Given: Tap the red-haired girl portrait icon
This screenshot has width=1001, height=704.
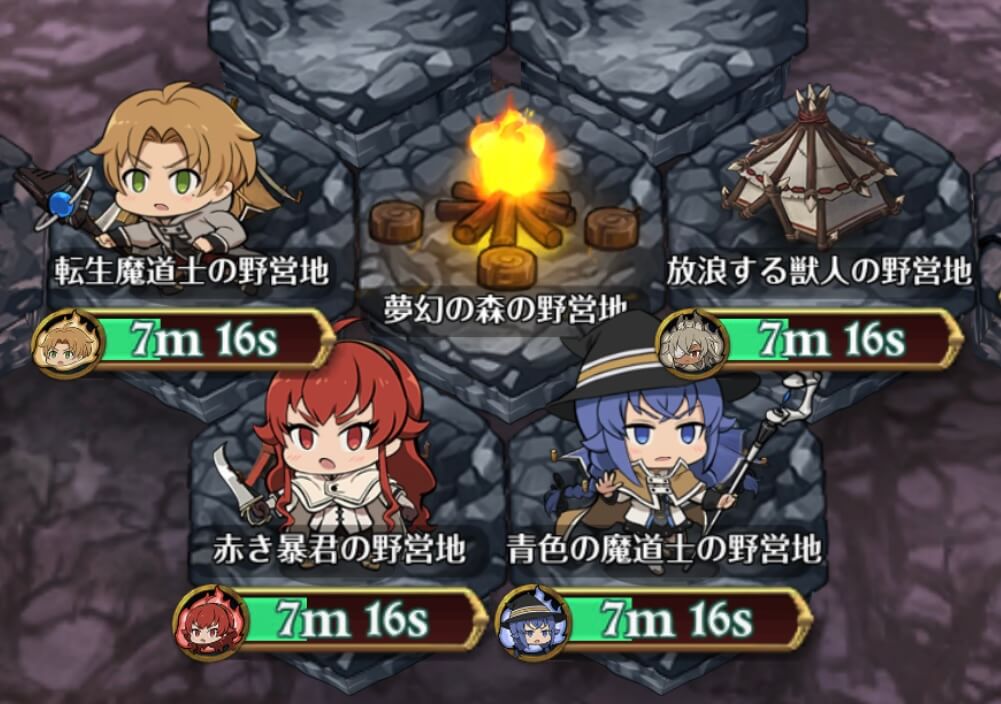Looking at the screenshot, I should point(208,622).
